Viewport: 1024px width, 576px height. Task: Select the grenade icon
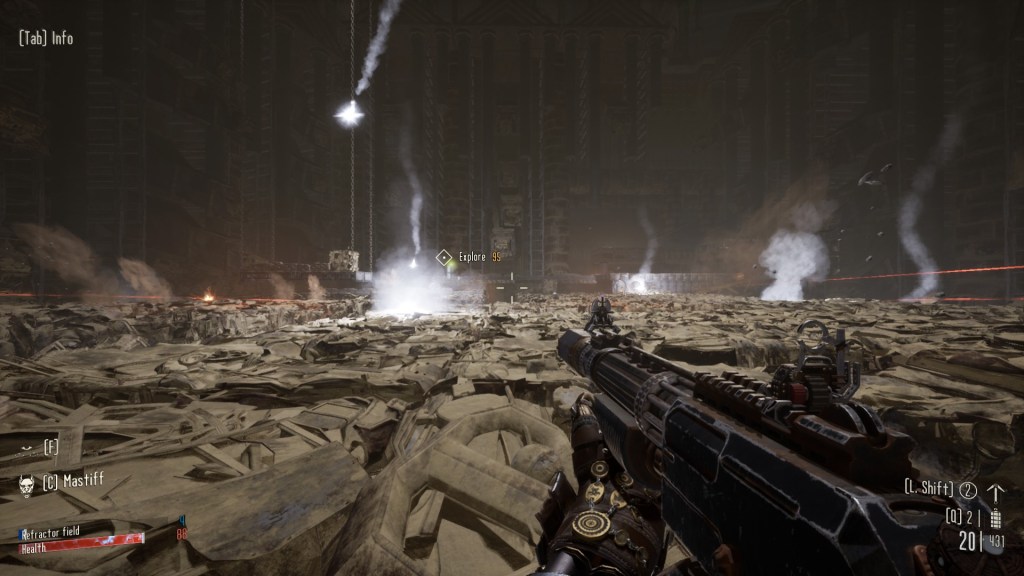[995, 518]
